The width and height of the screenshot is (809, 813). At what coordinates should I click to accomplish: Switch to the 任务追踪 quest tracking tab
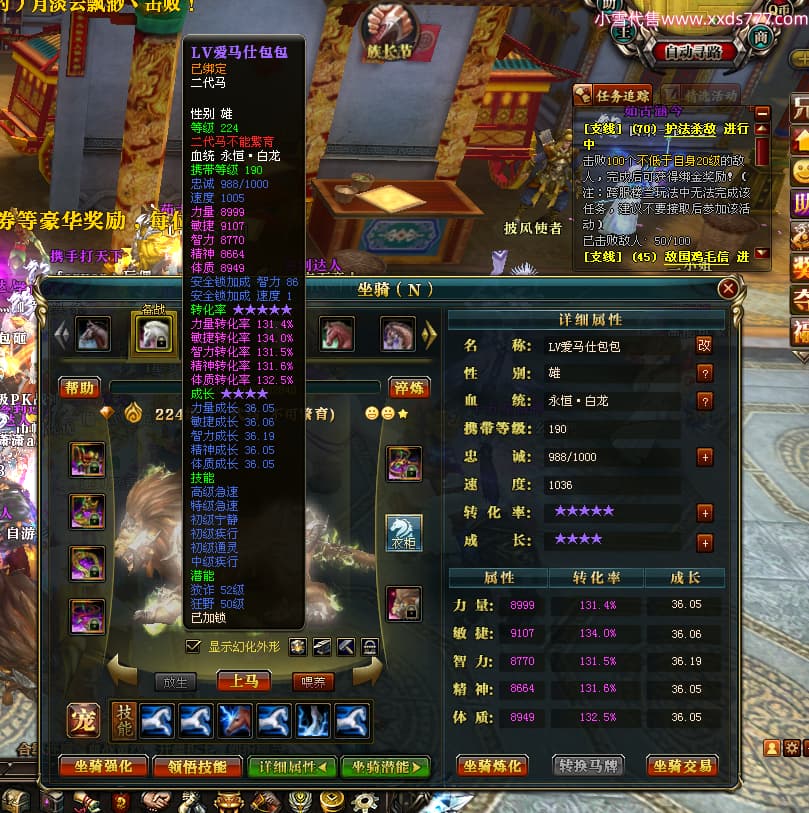point(611,96)
